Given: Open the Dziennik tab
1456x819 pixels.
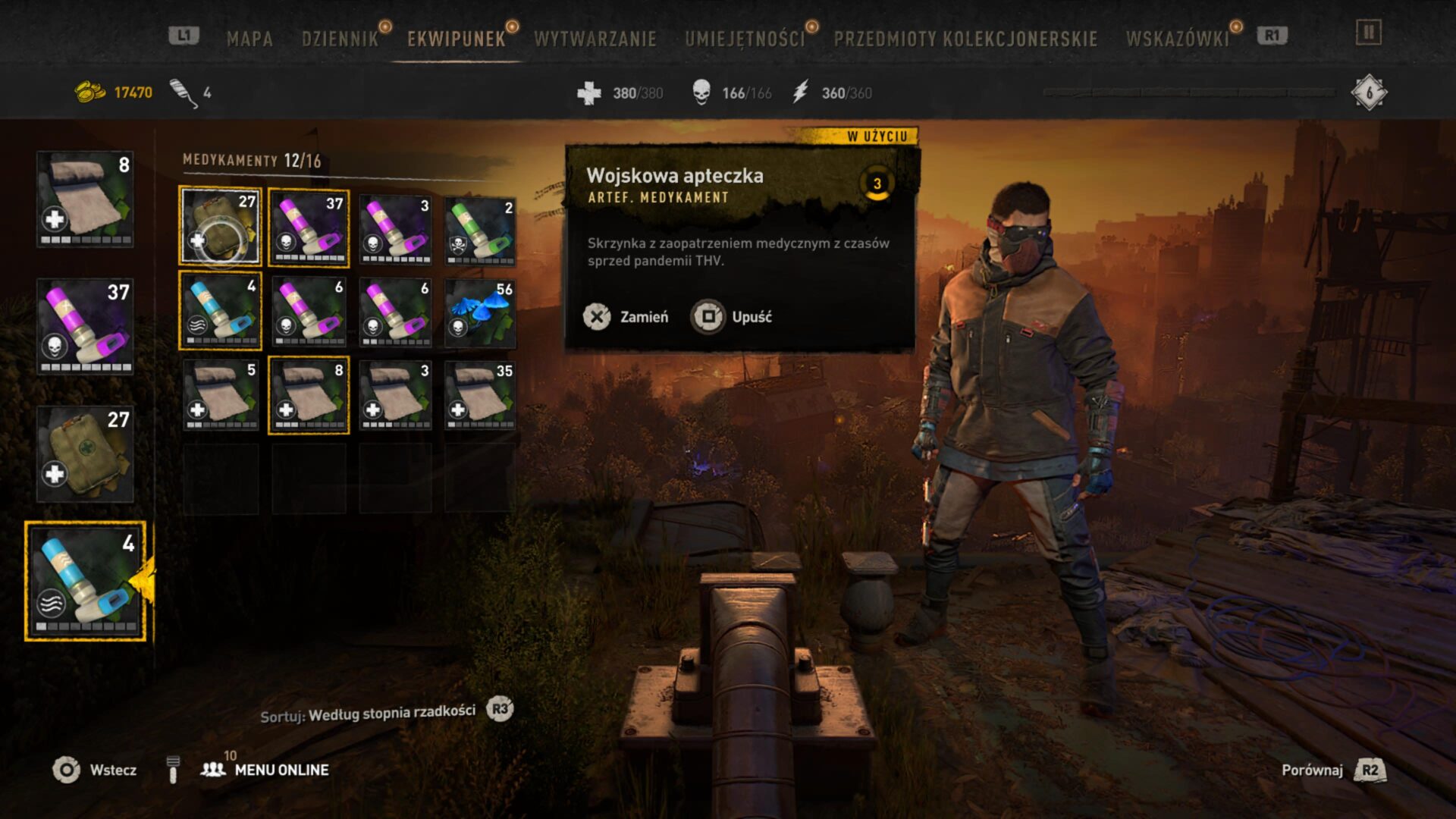Looking at the screenshot, I should [x=340, y=39].
